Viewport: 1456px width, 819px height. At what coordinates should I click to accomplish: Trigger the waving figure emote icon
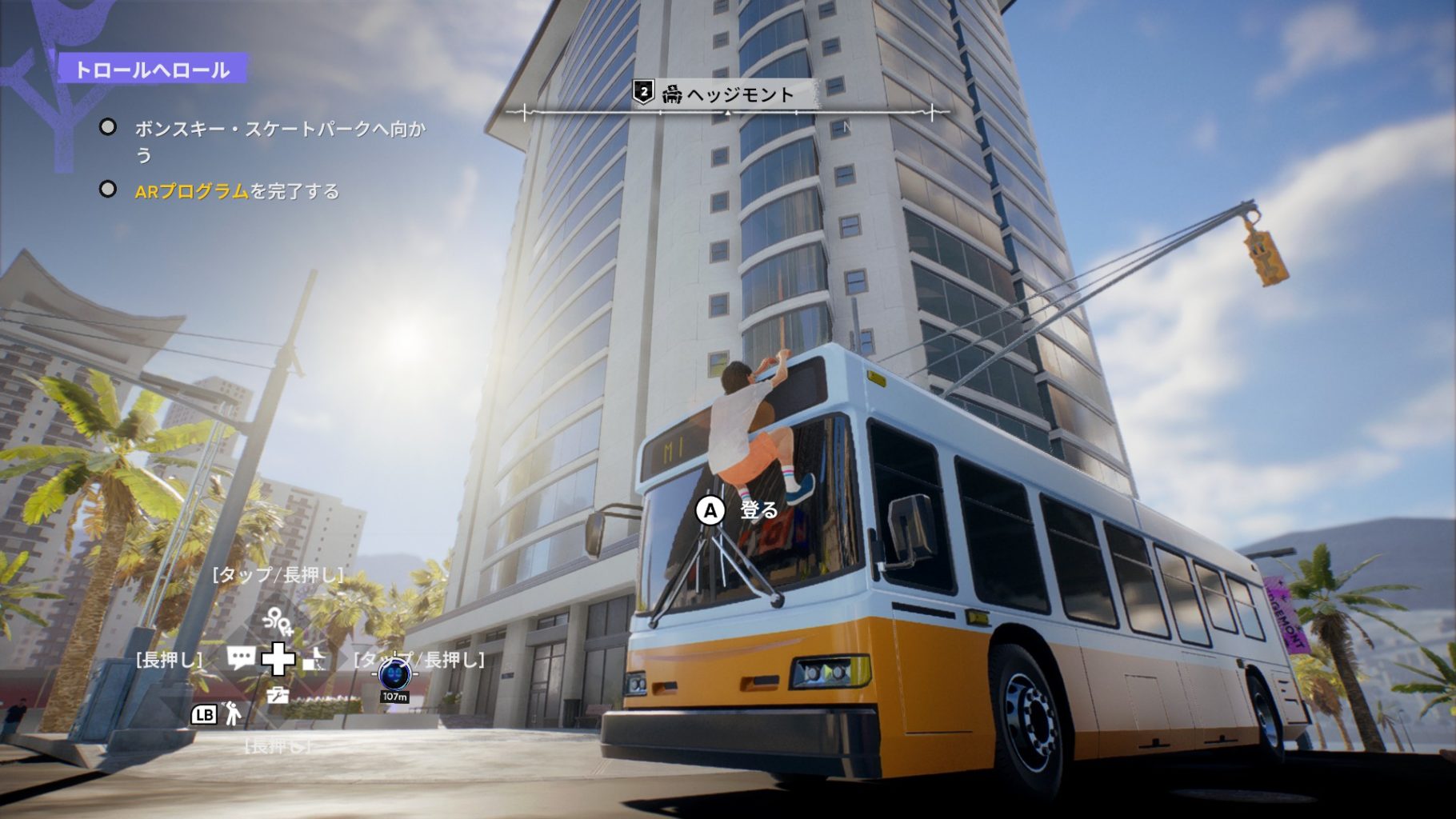[232, 713]
